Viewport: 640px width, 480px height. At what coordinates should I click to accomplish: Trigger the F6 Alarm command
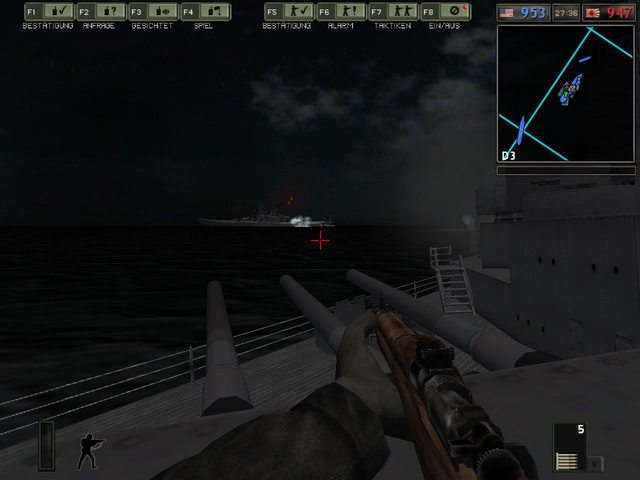[x=340, y=12]
